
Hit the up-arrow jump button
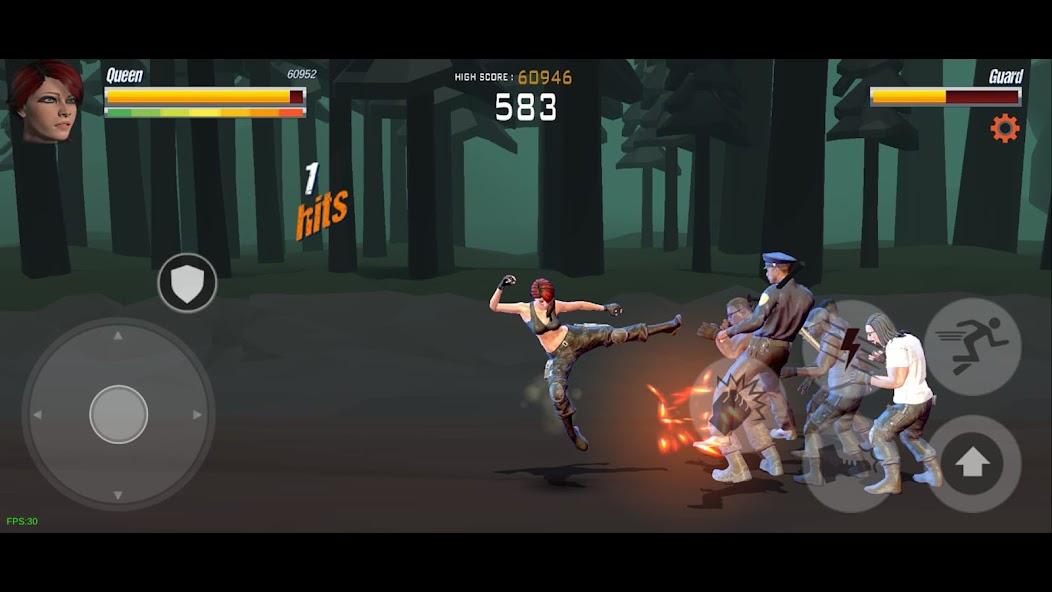(973, 463)
